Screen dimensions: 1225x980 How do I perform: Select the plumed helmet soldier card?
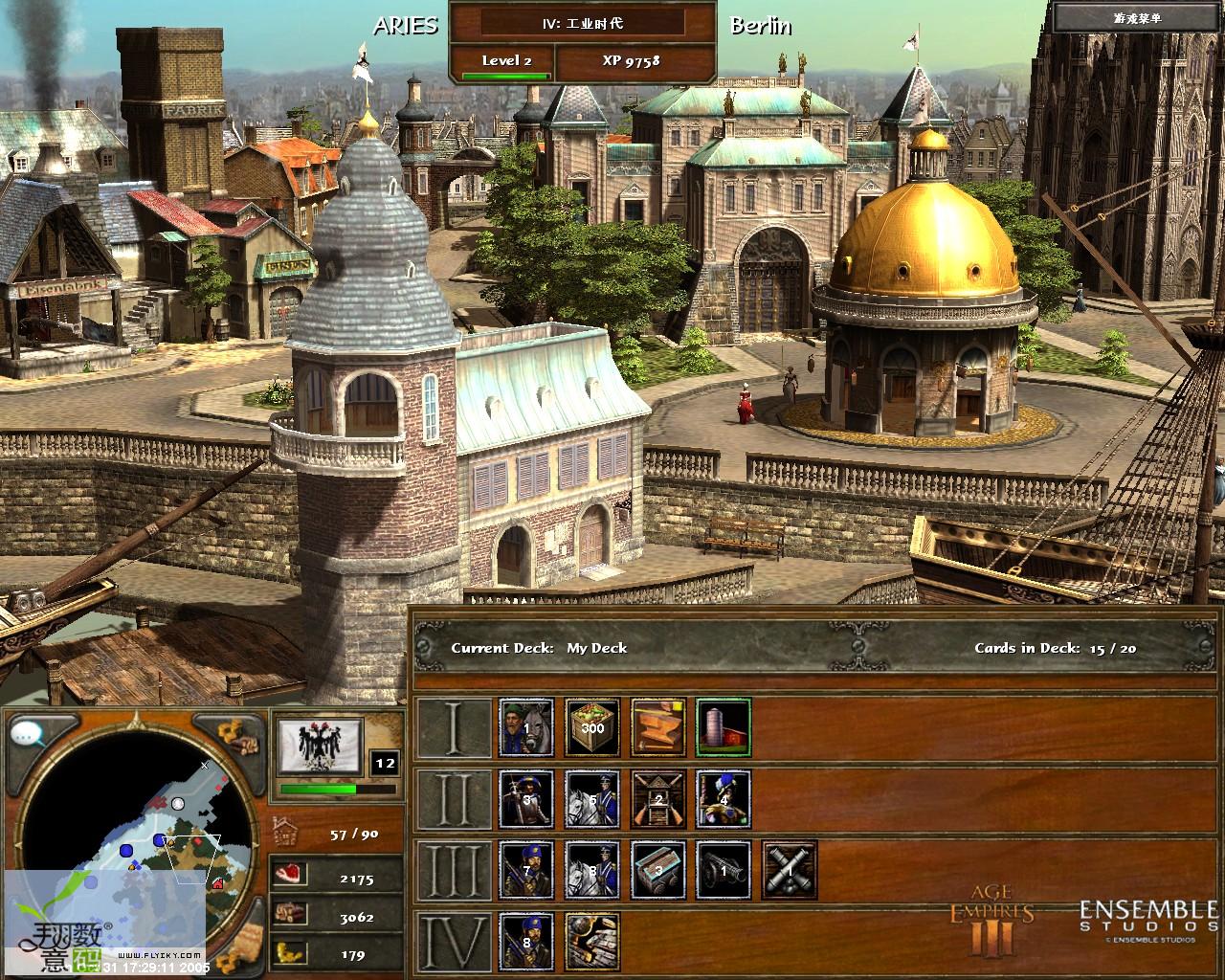pyautogui.click(x=723, y=798)
